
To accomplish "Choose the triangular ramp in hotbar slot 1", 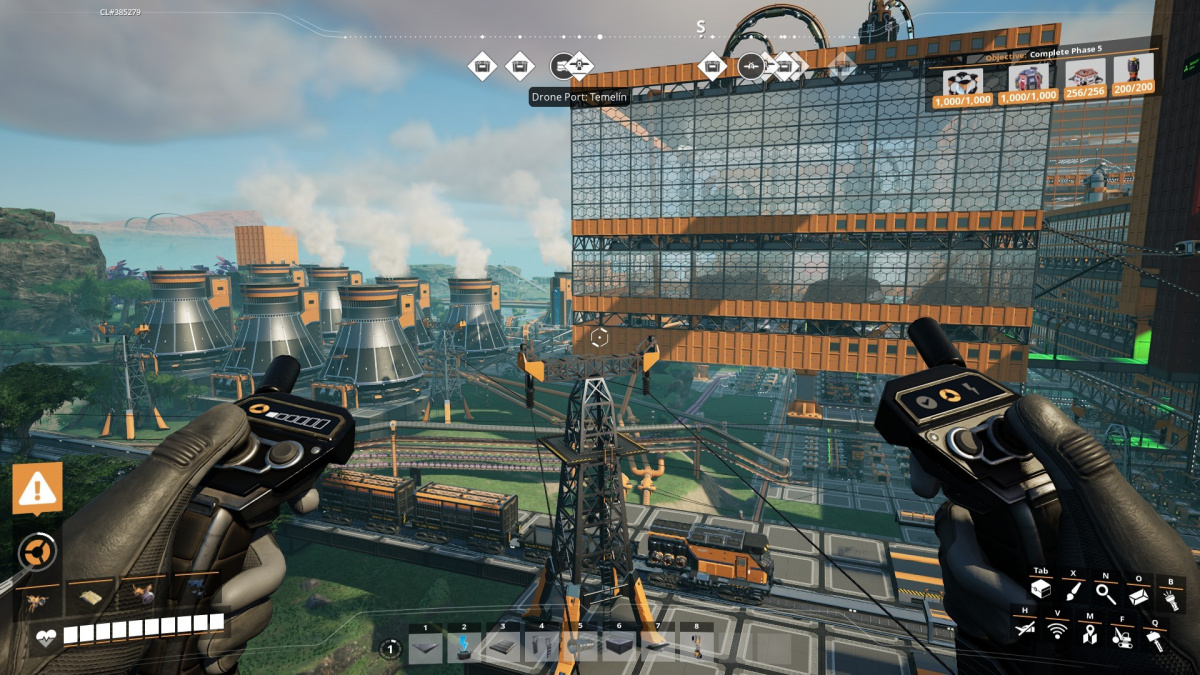I will [425, 648].
